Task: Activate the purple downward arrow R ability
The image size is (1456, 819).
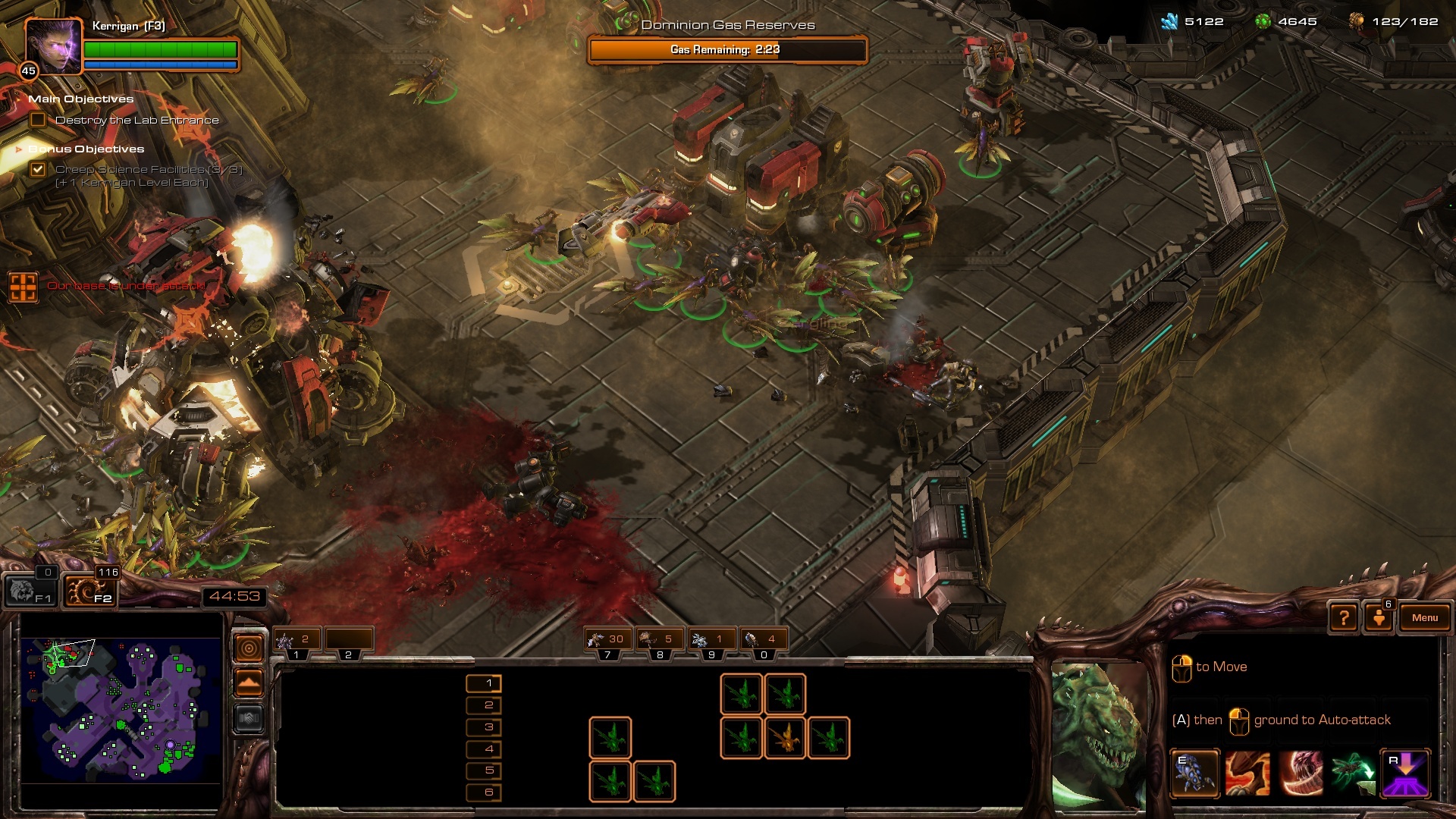Action: click(1405, 773)
